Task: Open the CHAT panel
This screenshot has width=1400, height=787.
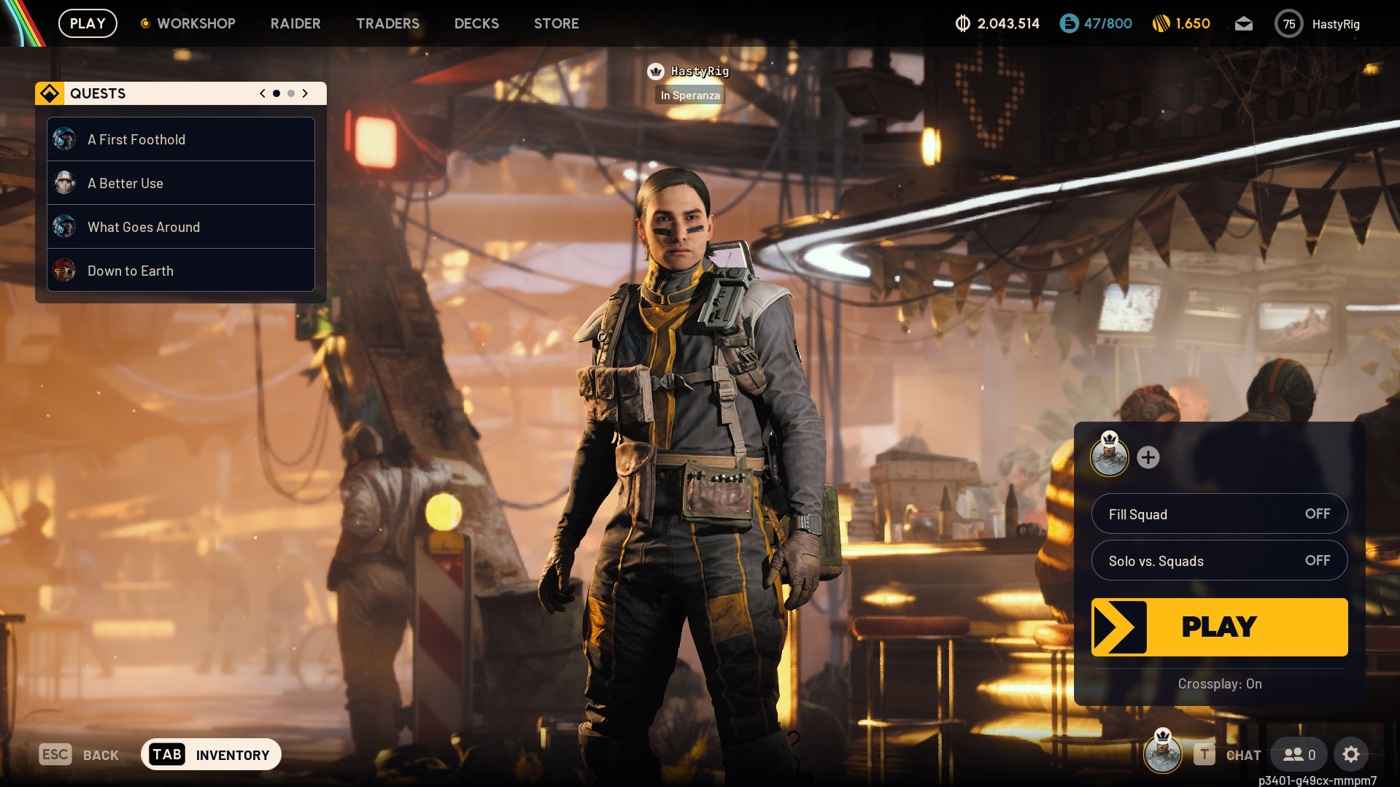Action: 1242,755
